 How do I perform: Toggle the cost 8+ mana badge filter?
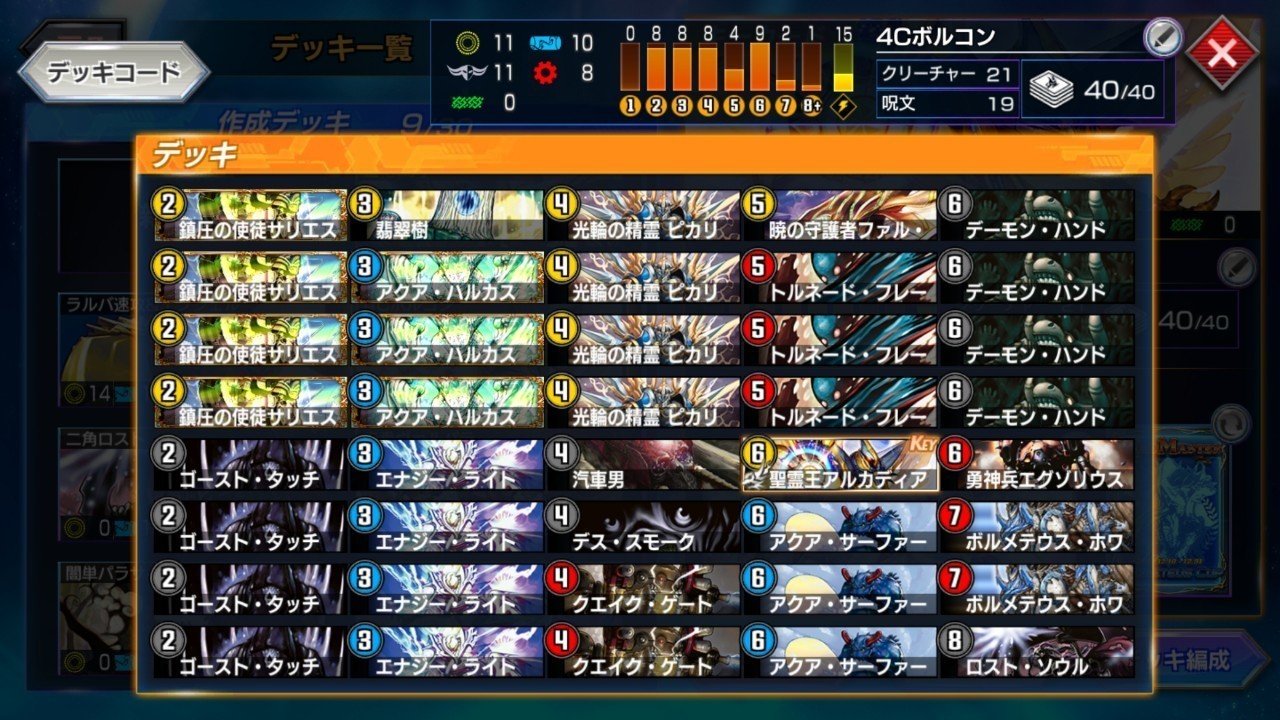click(812, 103)
